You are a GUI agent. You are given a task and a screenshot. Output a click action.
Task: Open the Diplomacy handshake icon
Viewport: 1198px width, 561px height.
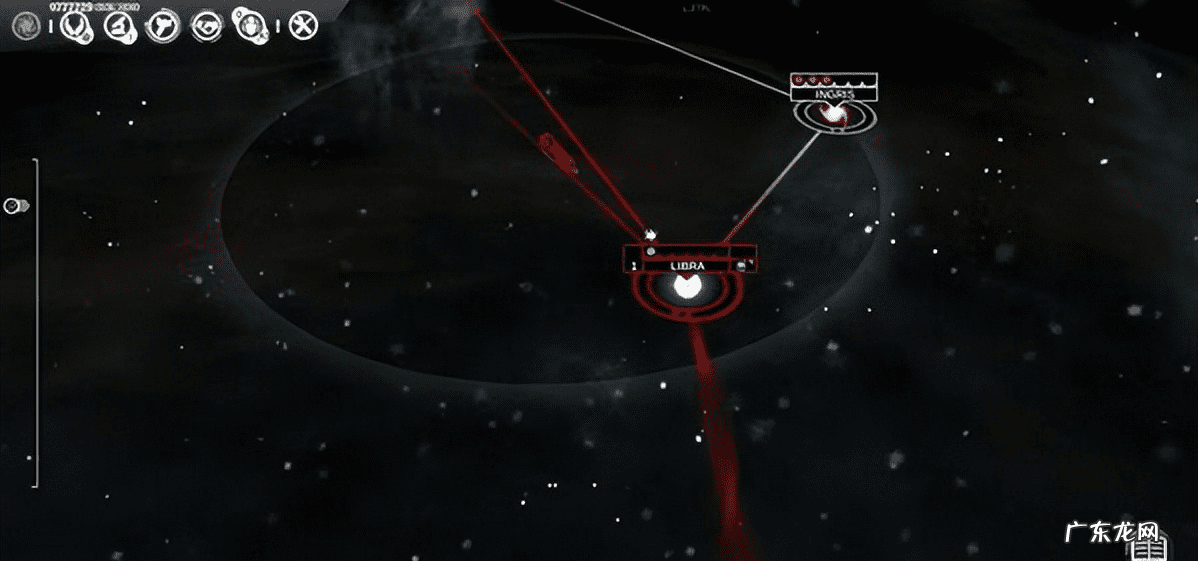pyautogui.click(x=207, y=26)
